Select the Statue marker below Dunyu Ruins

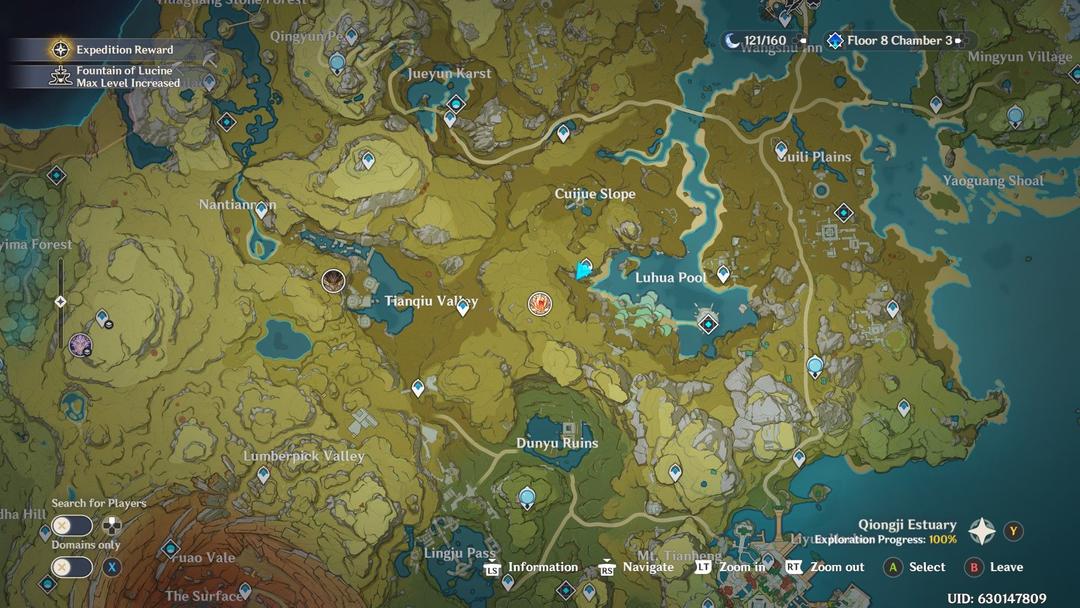(527, 496)
